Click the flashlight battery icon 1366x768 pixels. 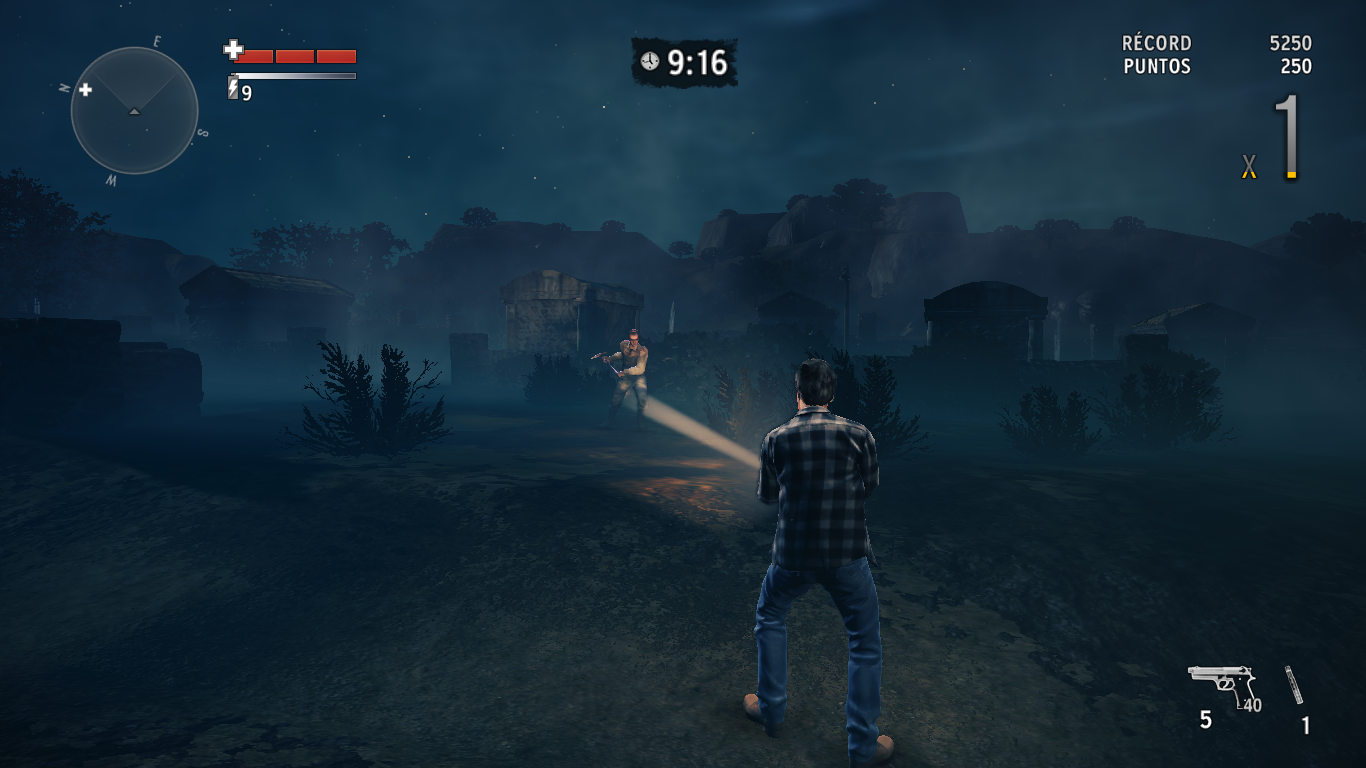click(234, 90)
